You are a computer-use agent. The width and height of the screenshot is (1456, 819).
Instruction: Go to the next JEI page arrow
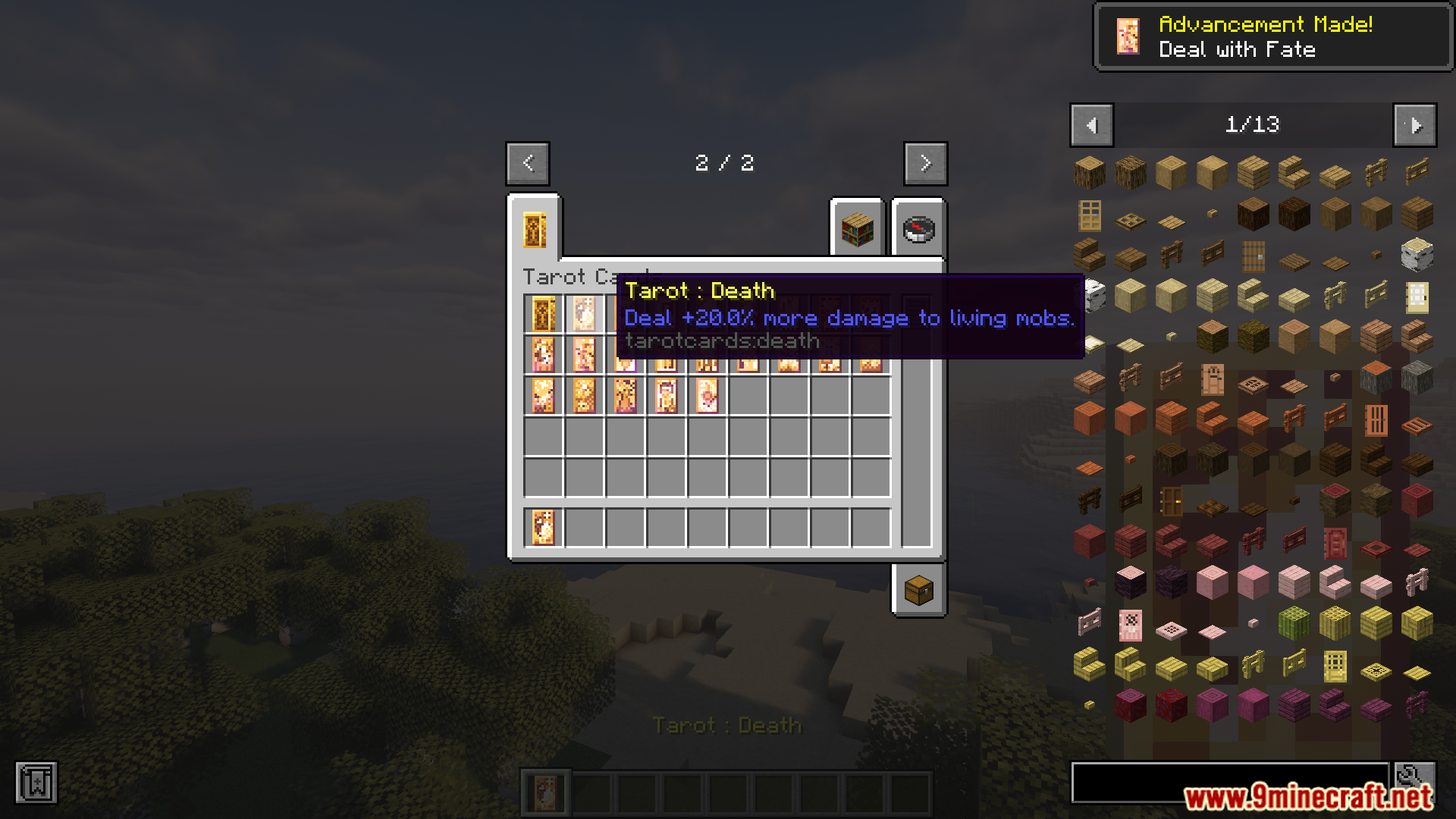(x=1414, y=125)
